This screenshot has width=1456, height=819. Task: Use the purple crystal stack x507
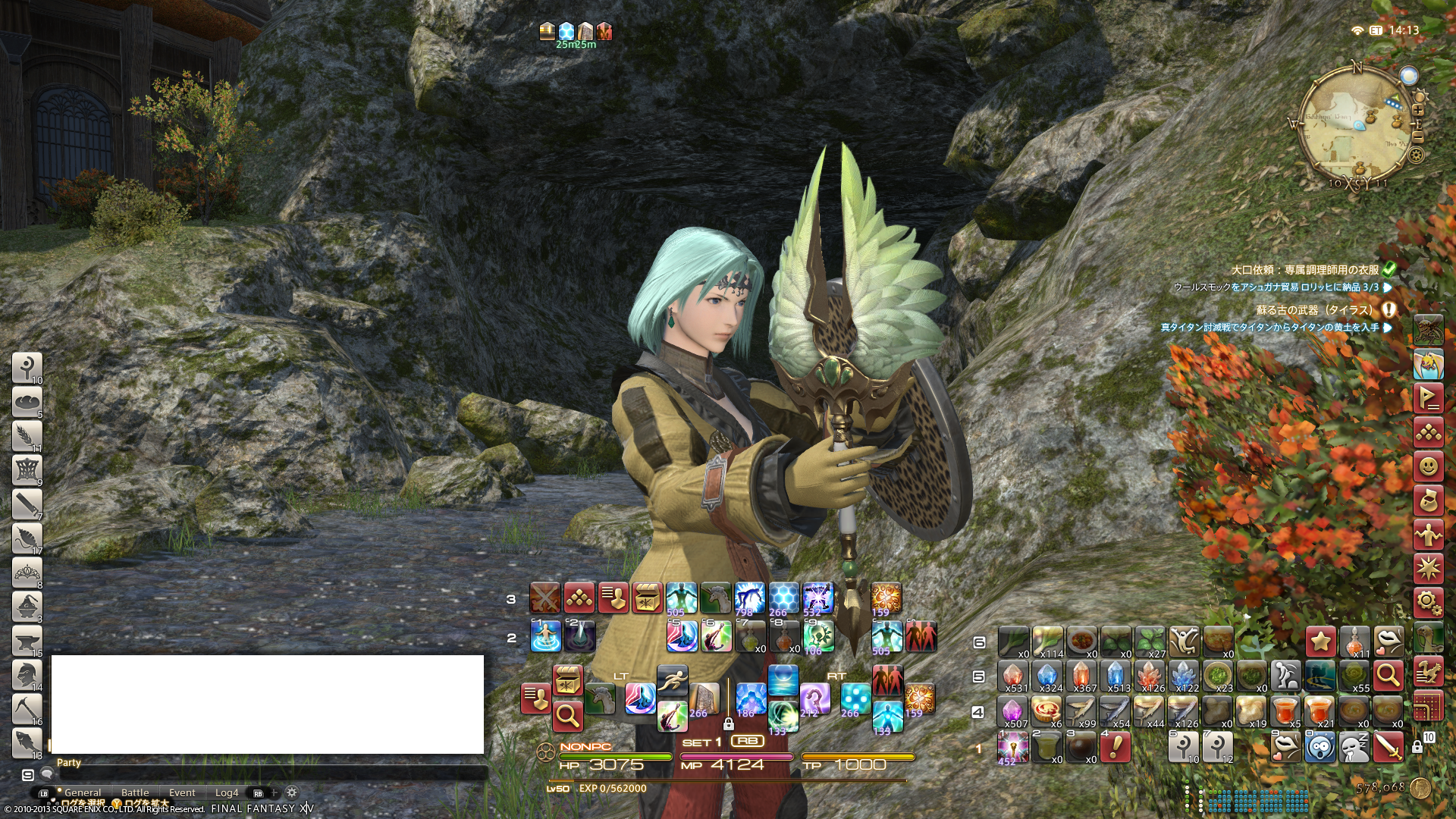(x=1012, y=713)
